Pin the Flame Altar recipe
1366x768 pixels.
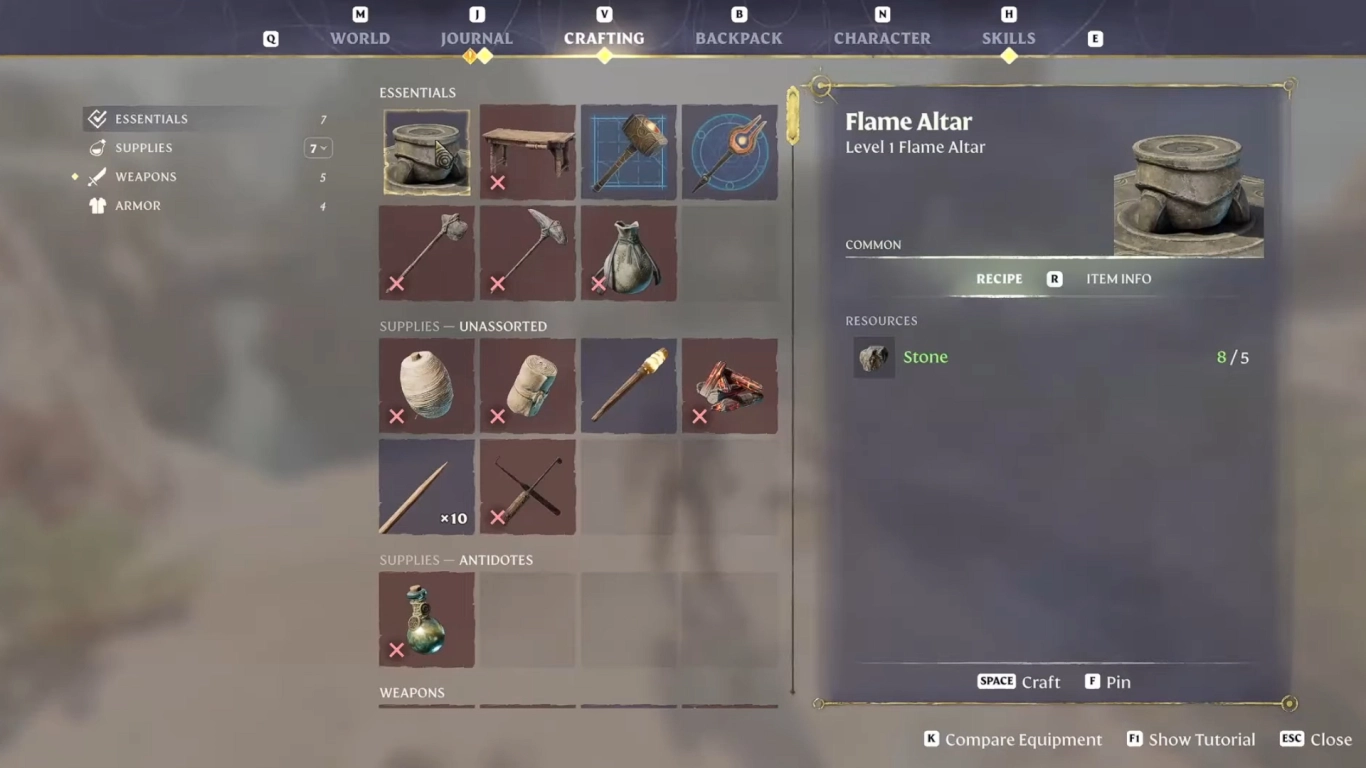[x=1107, y=681]
